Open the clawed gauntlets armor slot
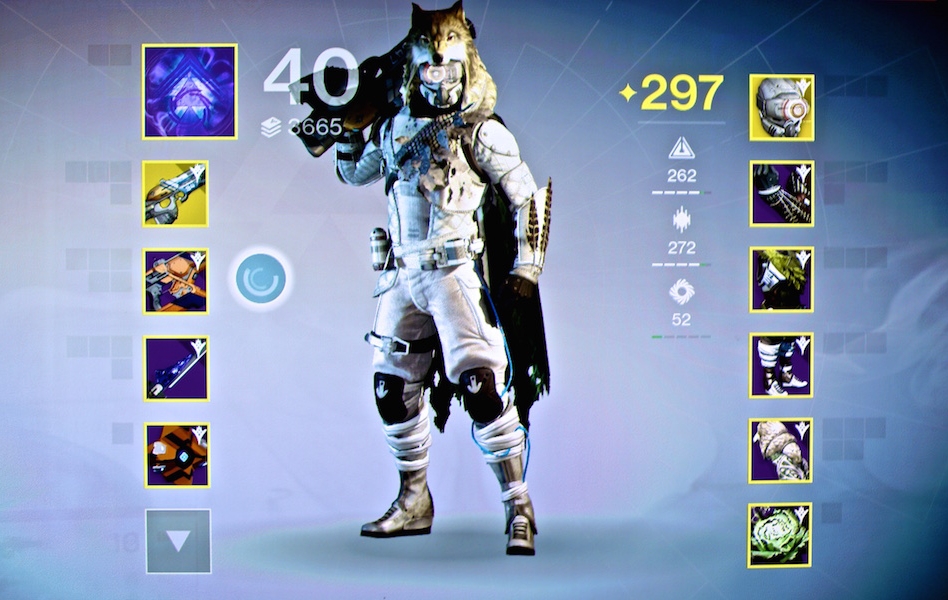This screenshot has height=600, width=948. 781,193
